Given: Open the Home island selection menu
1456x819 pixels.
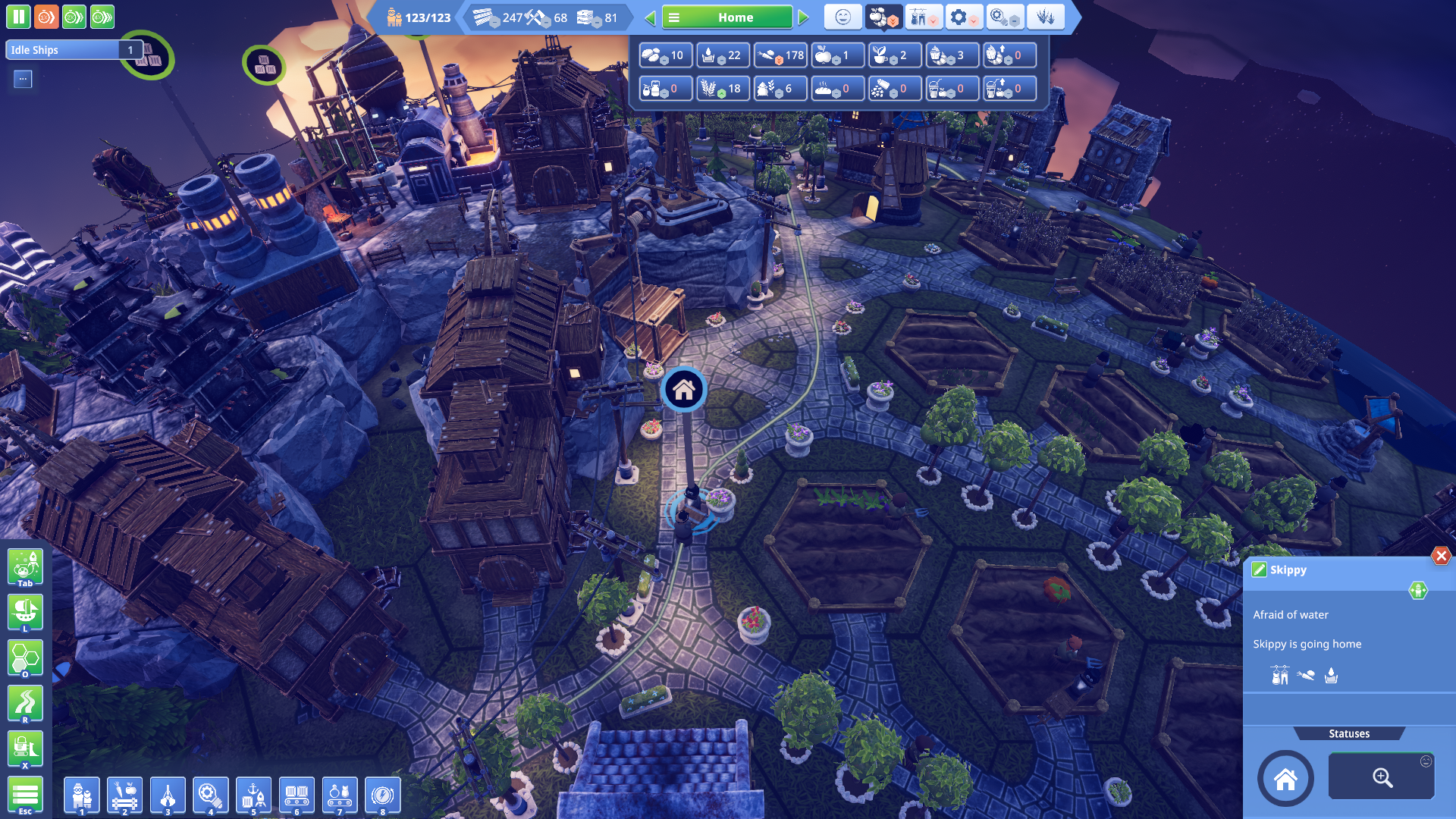Looking at the screenshot, I should click(726, 17).
